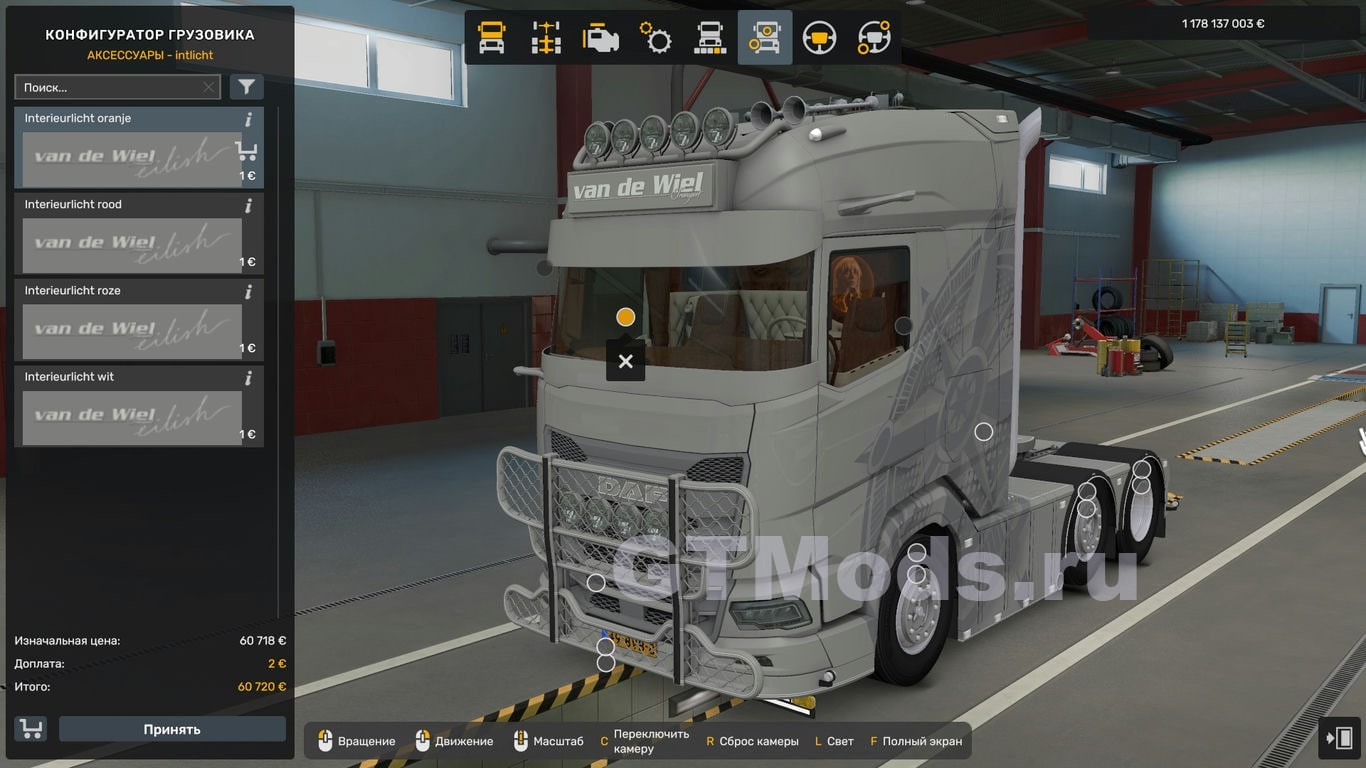Image resolution: width=1366 pixels, height=768 pixels.
Task: Switch to the truck cabin tab
Action: [492, 38]
